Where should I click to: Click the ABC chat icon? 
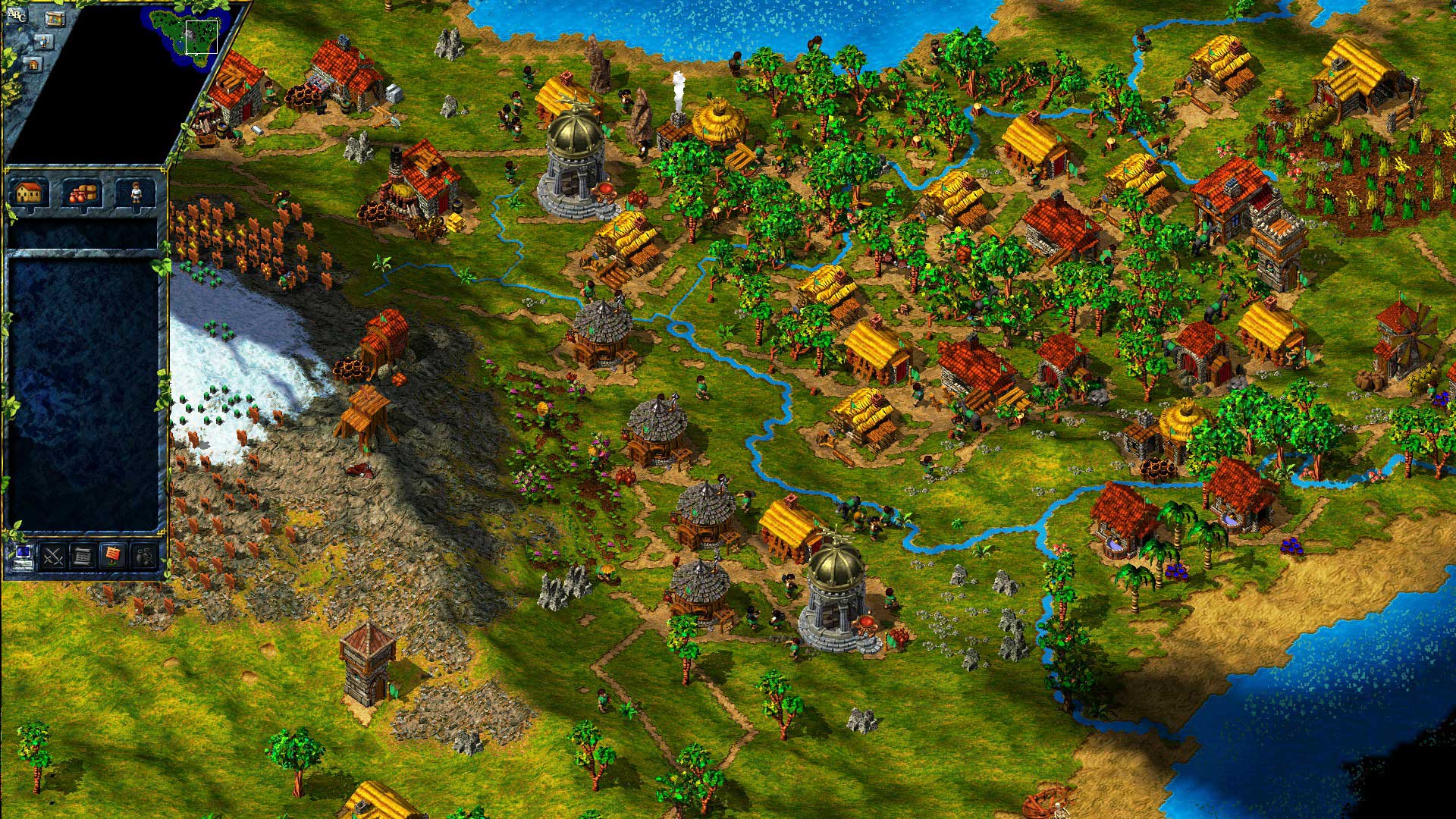(x=17, y=15)
